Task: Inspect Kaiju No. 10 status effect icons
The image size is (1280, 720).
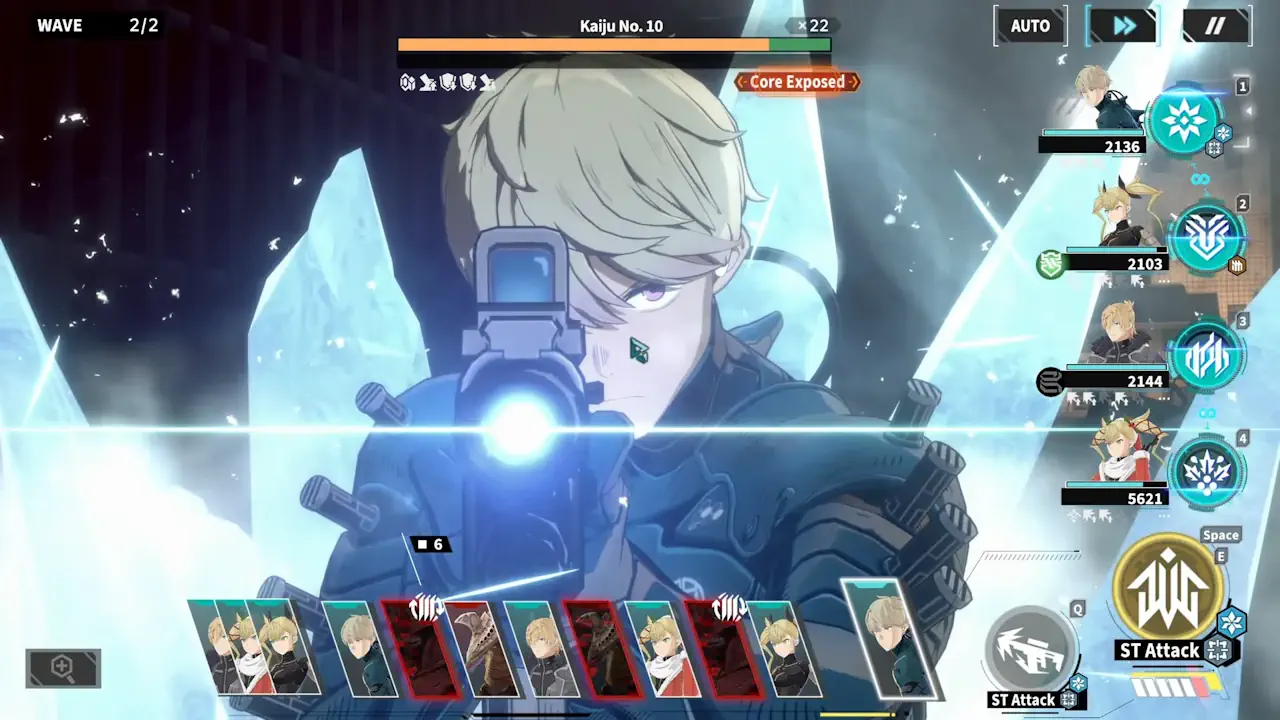Action: coord(447,82)
